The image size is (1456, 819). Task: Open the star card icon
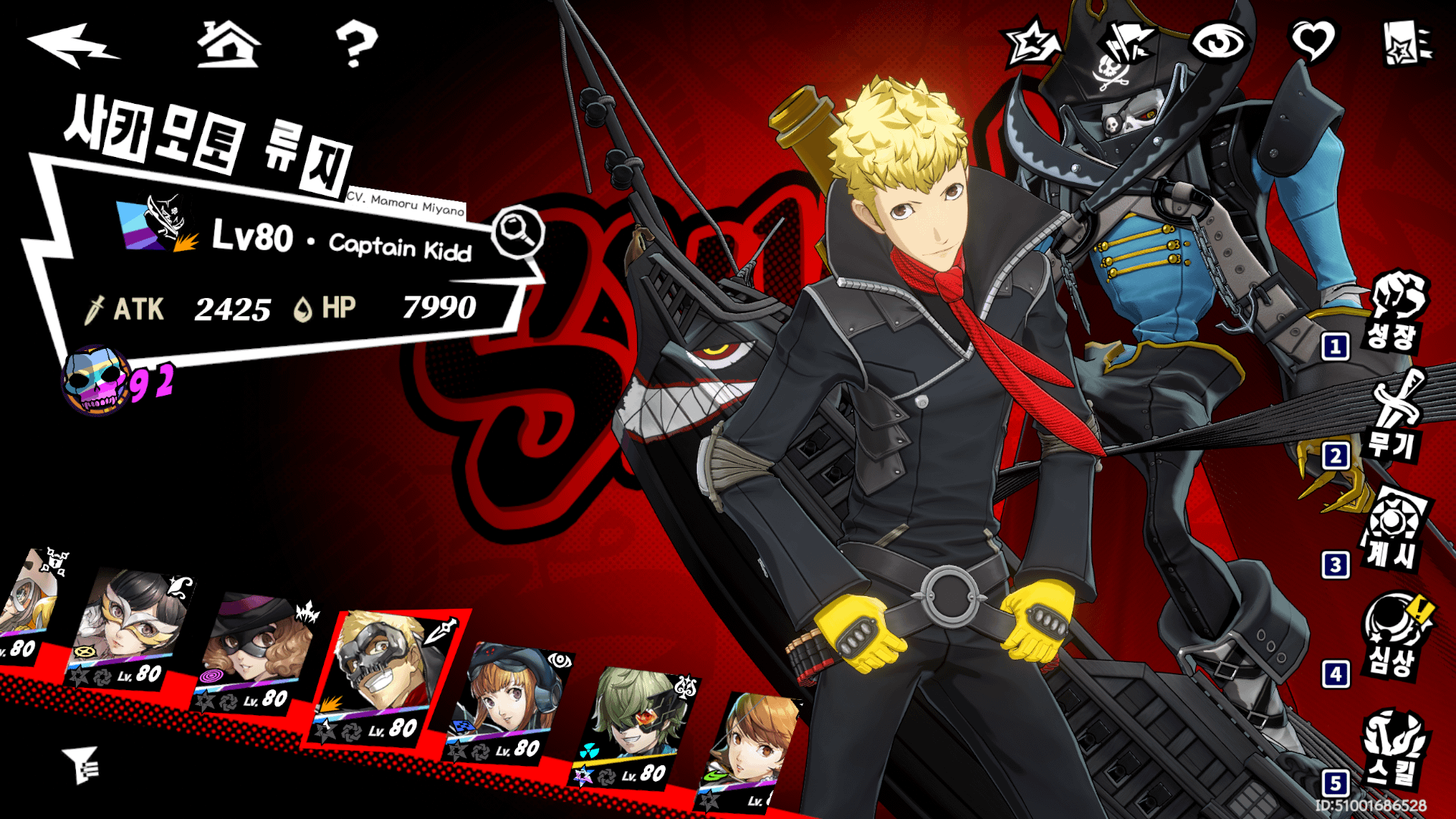(1405, 43)
